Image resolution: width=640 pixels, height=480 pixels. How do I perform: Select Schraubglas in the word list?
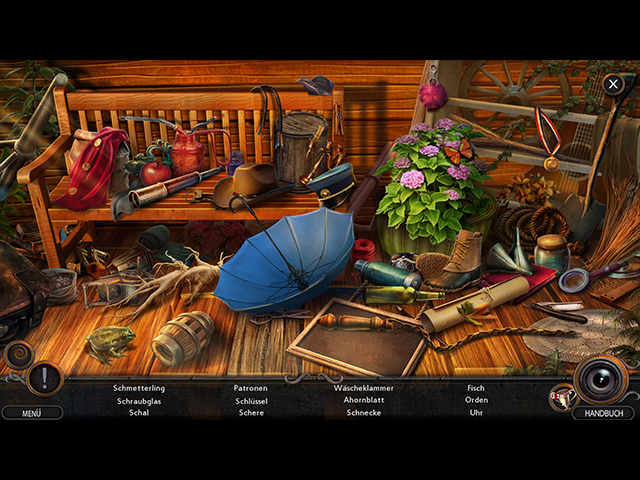139,400
